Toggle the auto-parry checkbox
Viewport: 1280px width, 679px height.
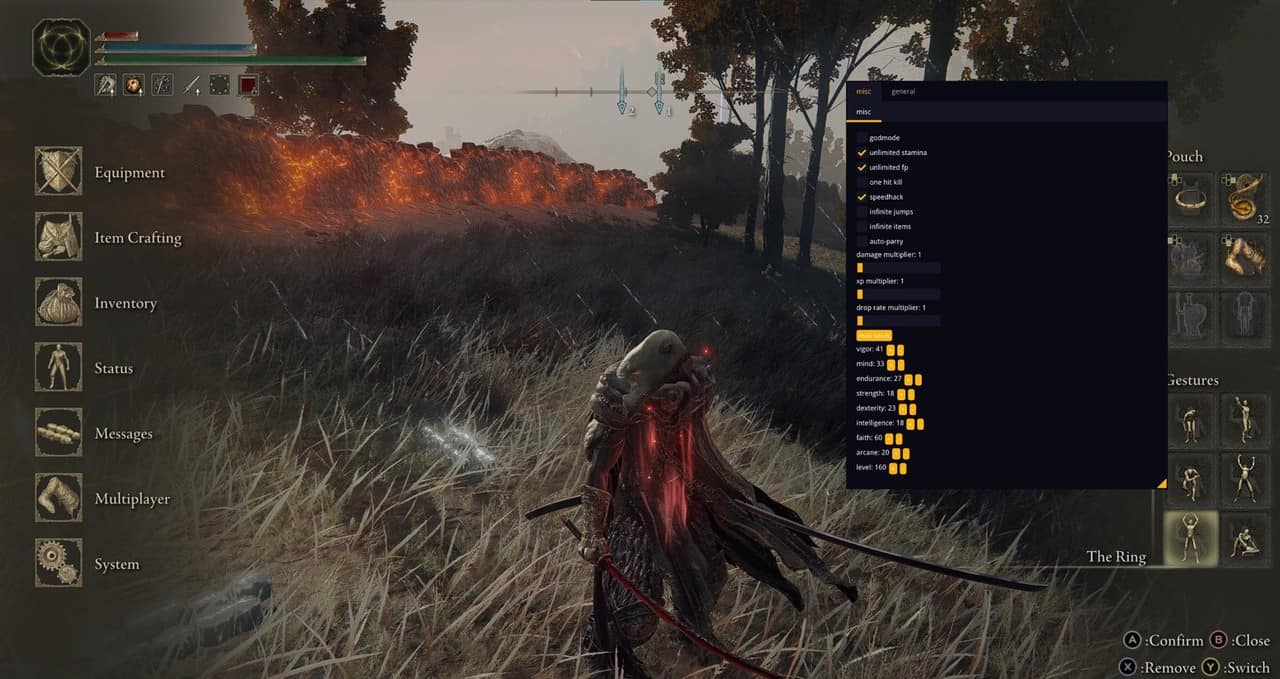tap(862, 241)
